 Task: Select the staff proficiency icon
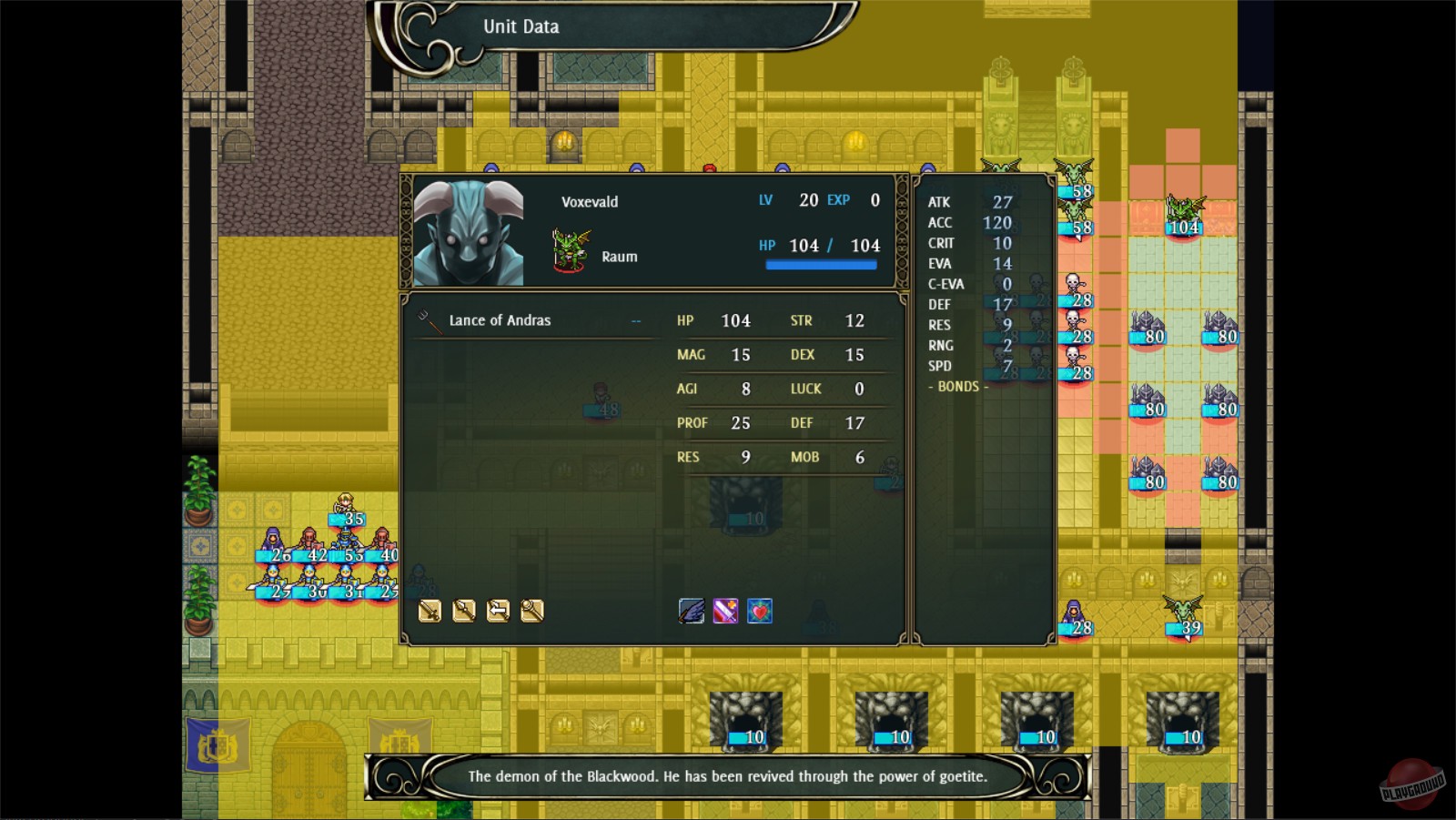[x=534, y=612]
